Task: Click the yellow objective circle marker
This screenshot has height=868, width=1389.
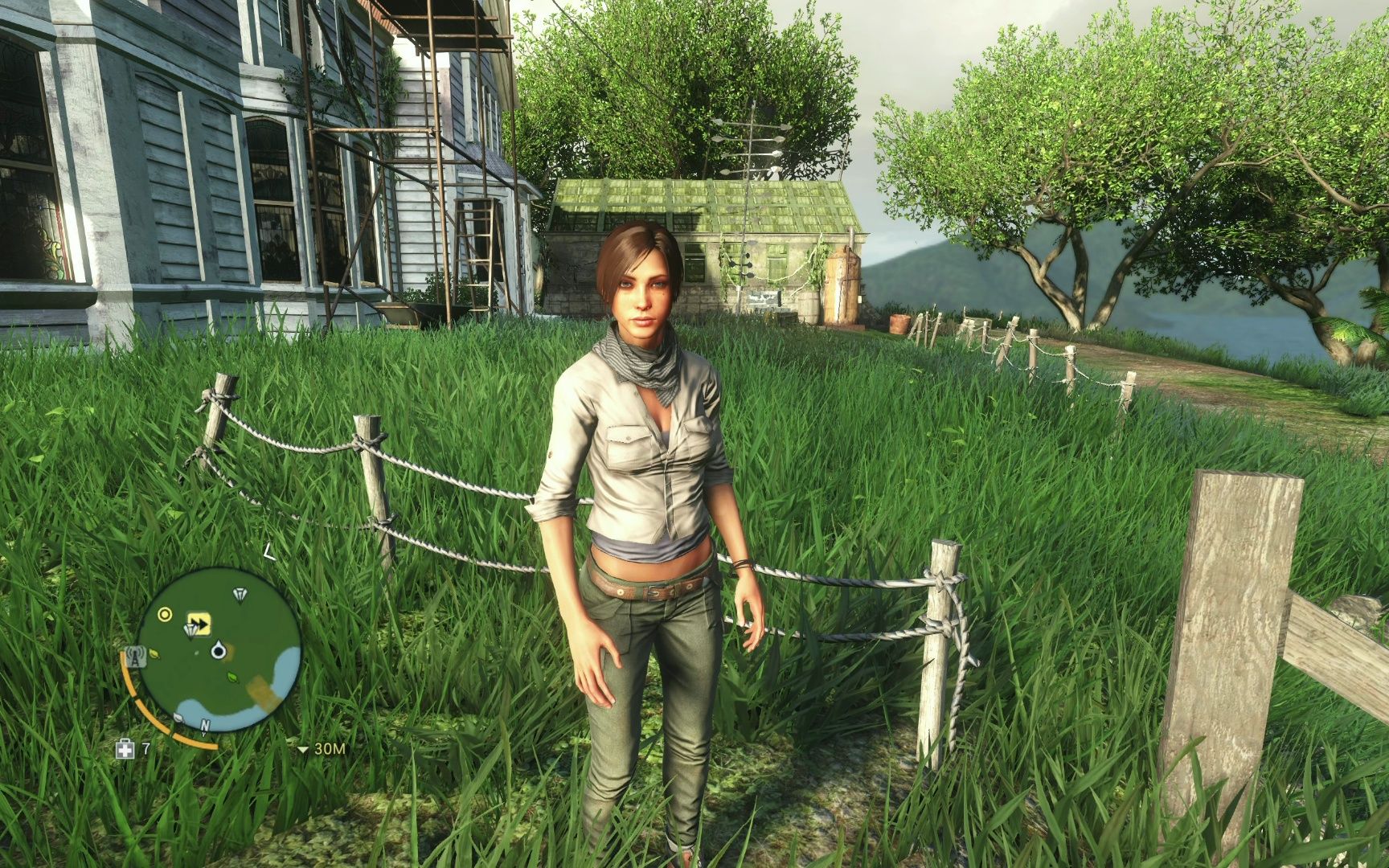Action: pos(165,615)
